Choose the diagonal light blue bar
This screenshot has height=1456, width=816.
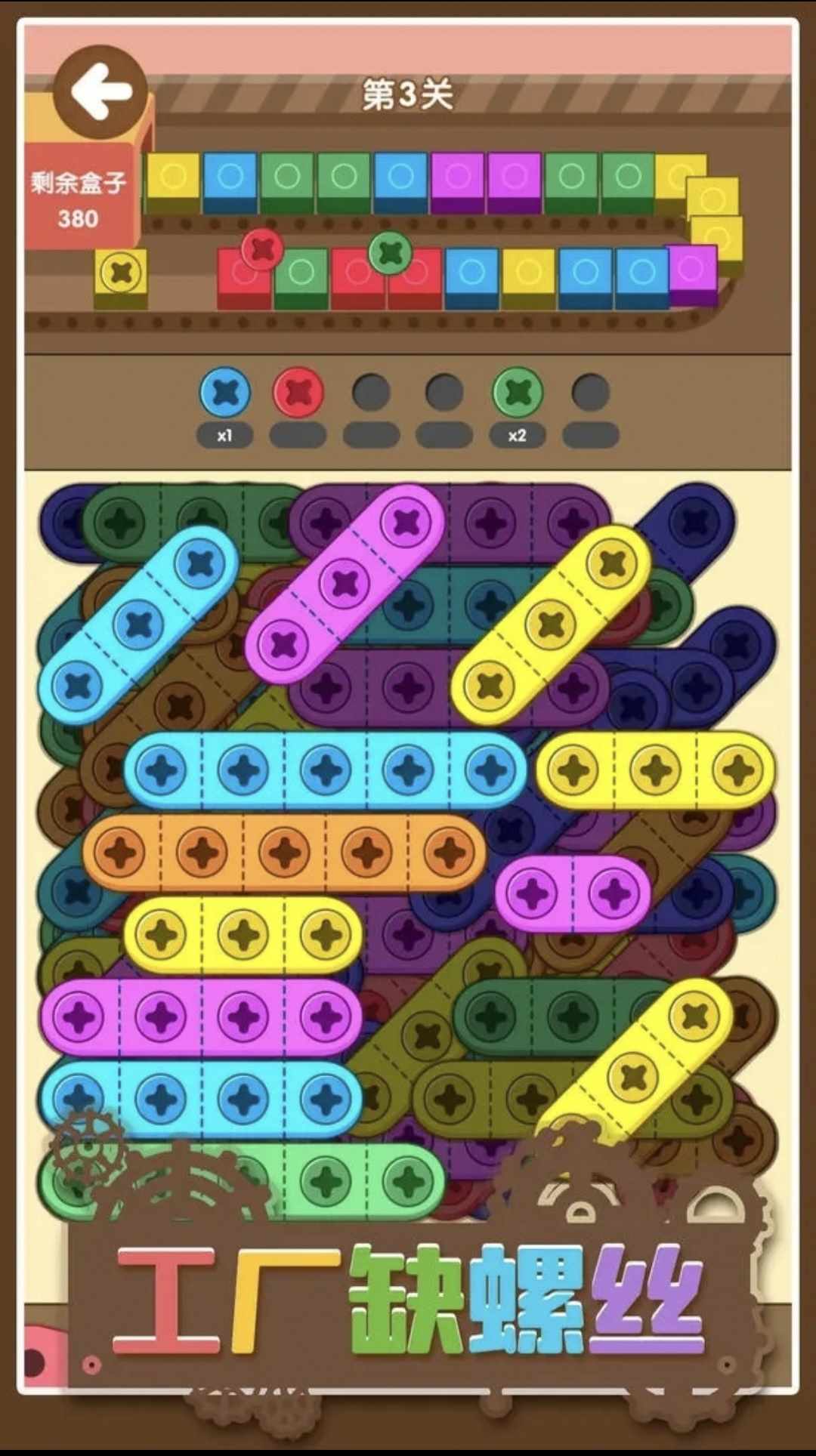[139, 625]
